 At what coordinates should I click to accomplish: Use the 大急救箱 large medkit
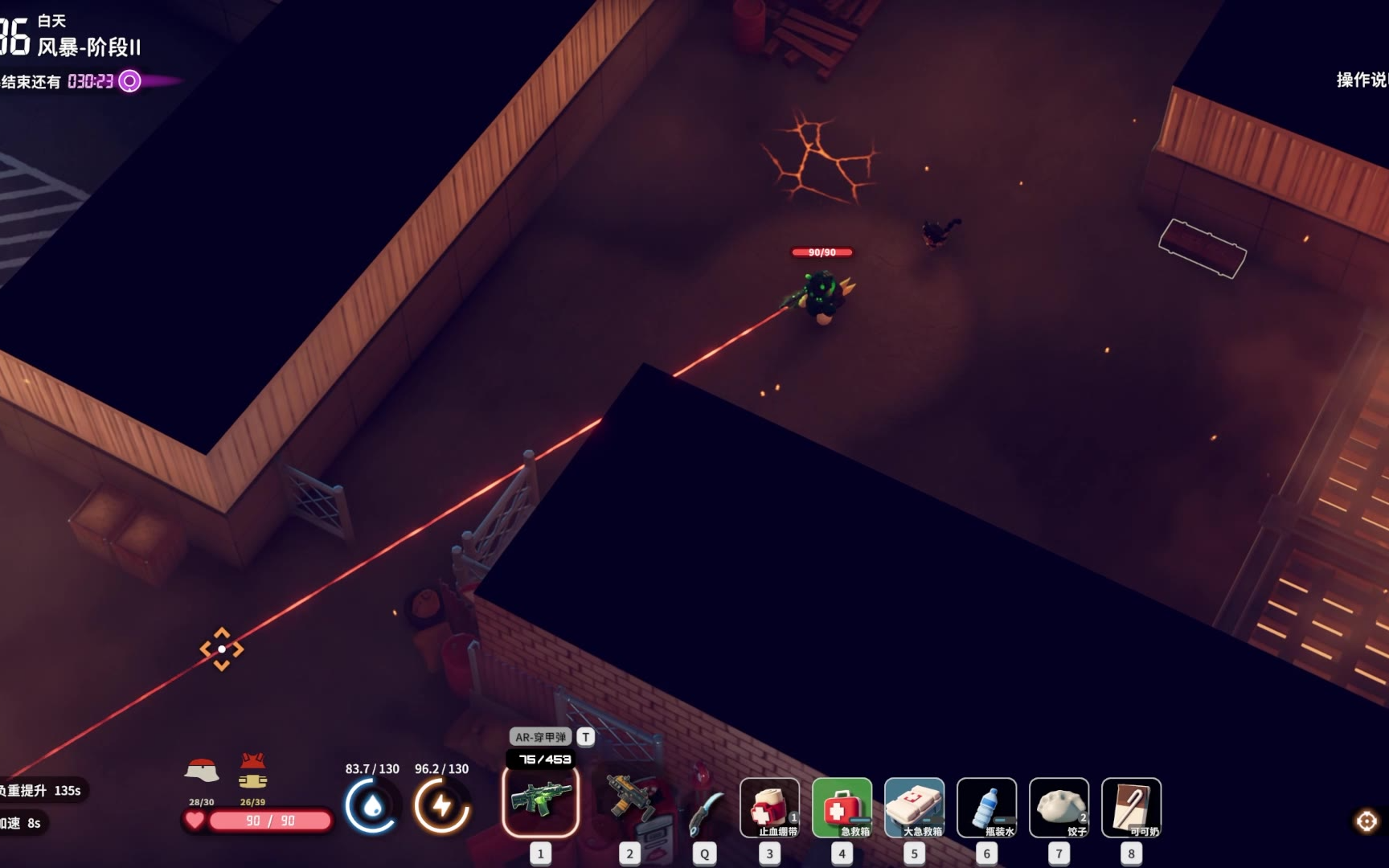914,807
